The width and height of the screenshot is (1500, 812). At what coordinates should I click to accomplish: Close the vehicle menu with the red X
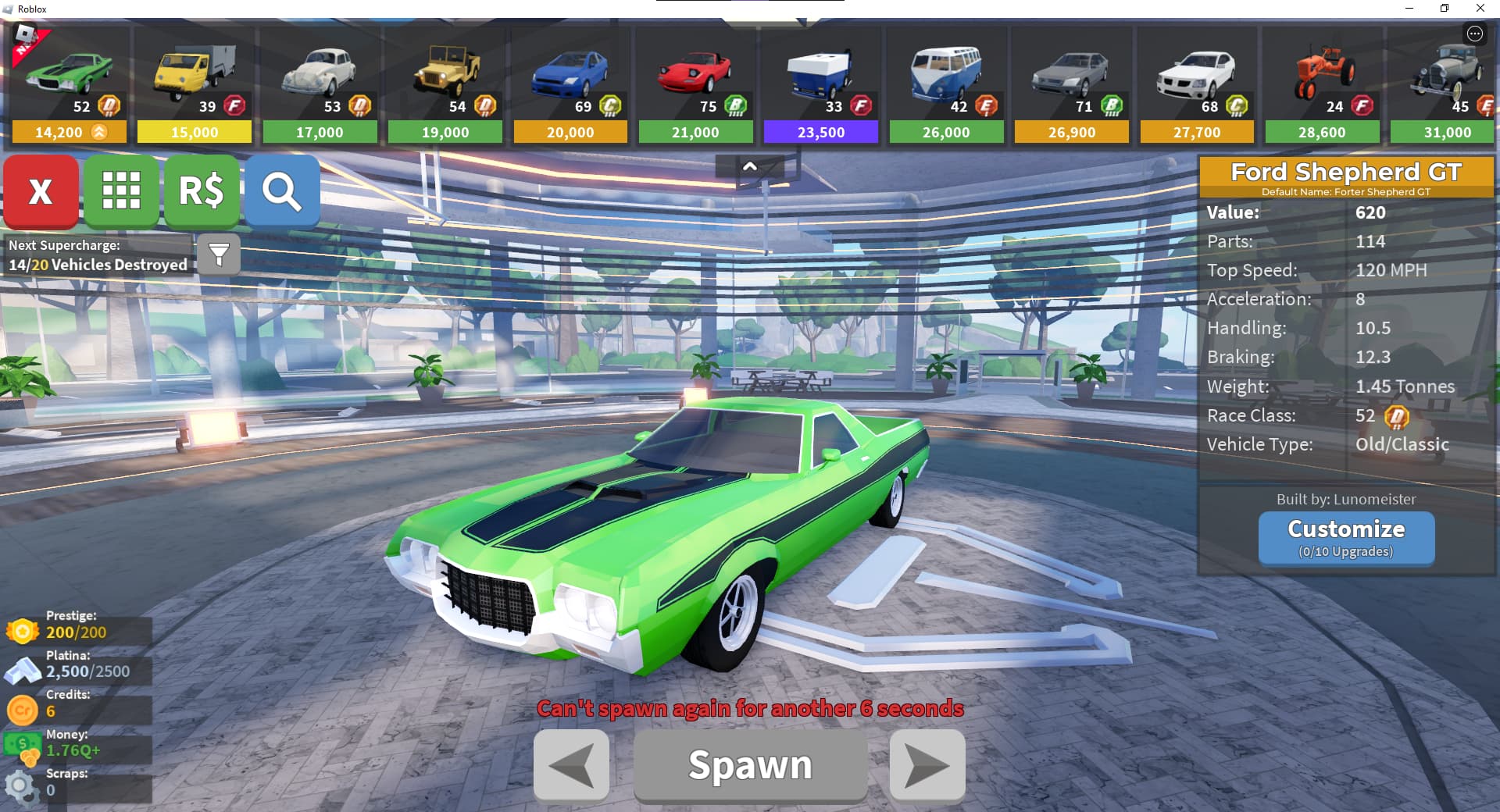41,191
